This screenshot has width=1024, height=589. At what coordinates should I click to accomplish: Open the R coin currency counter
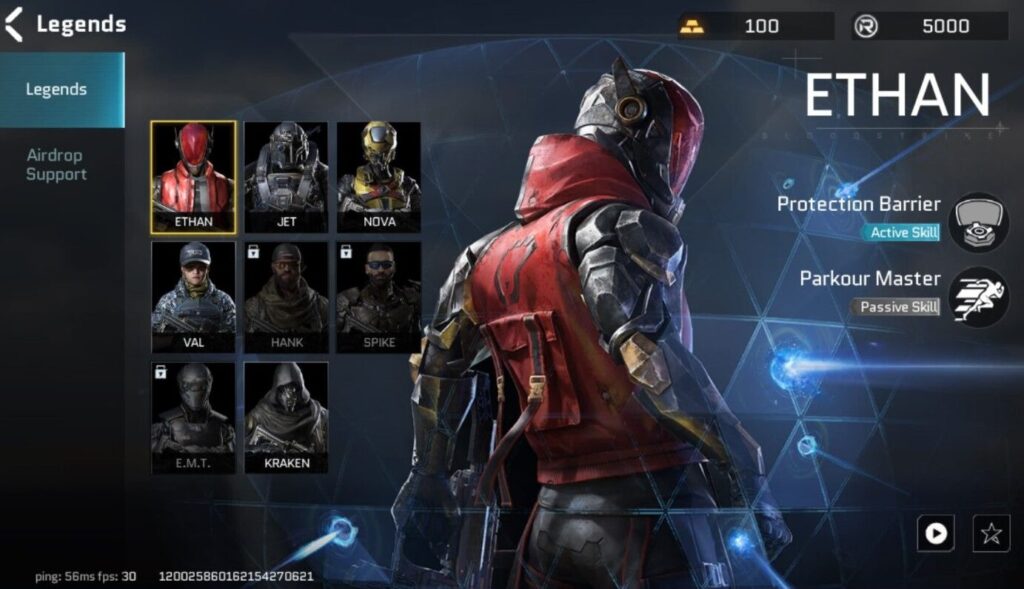point(930,26)
